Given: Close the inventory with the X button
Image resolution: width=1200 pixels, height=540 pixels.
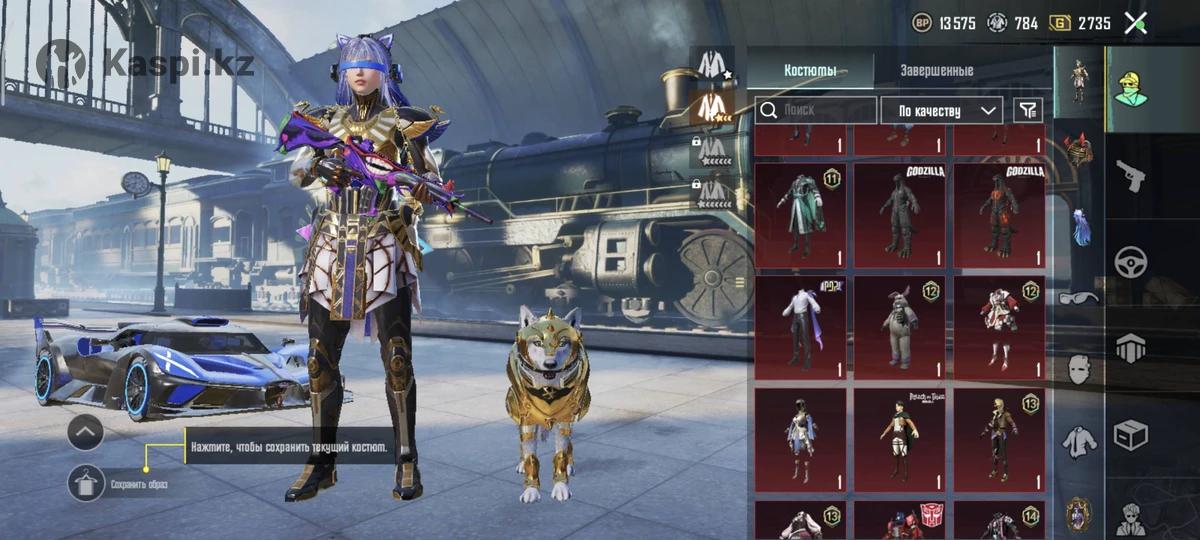Looking at the screenshot, I should pos(1135,23).
